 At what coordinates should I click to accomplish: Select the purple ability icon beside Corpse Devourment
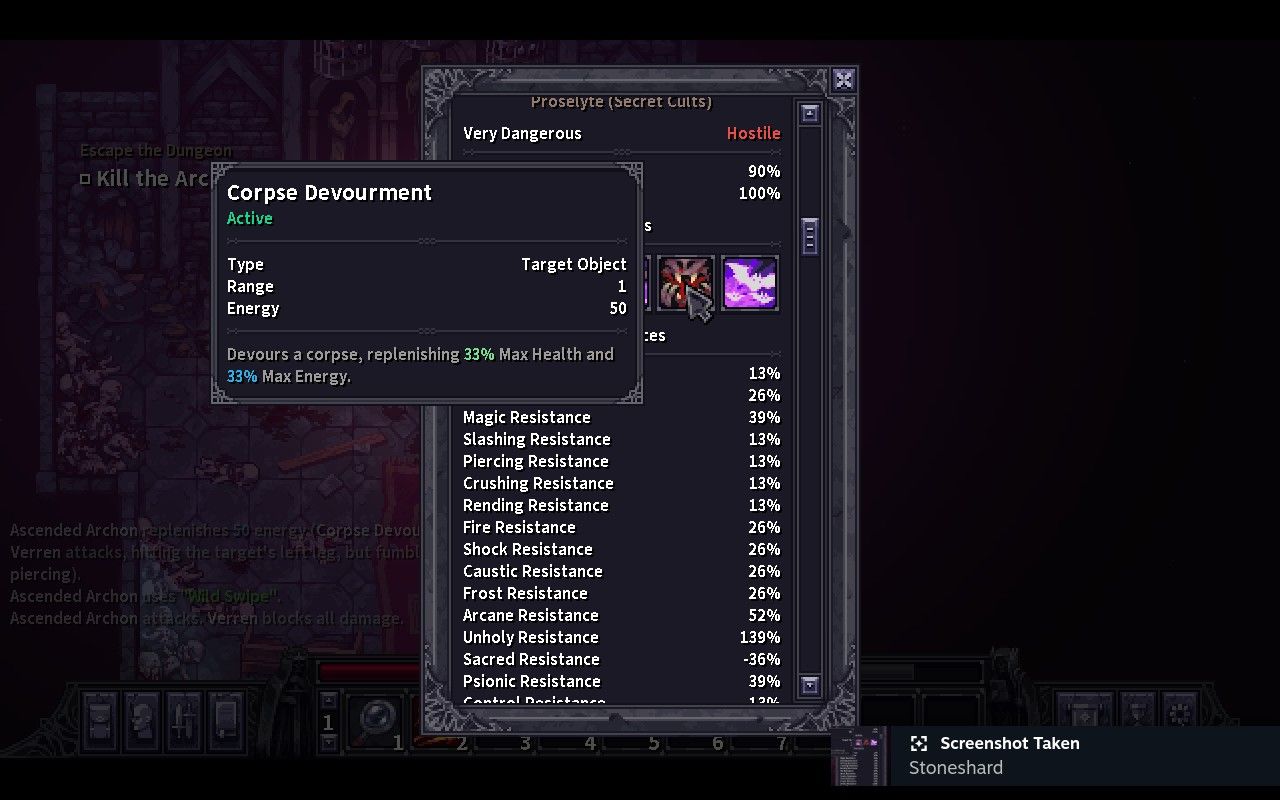point(749,283)
